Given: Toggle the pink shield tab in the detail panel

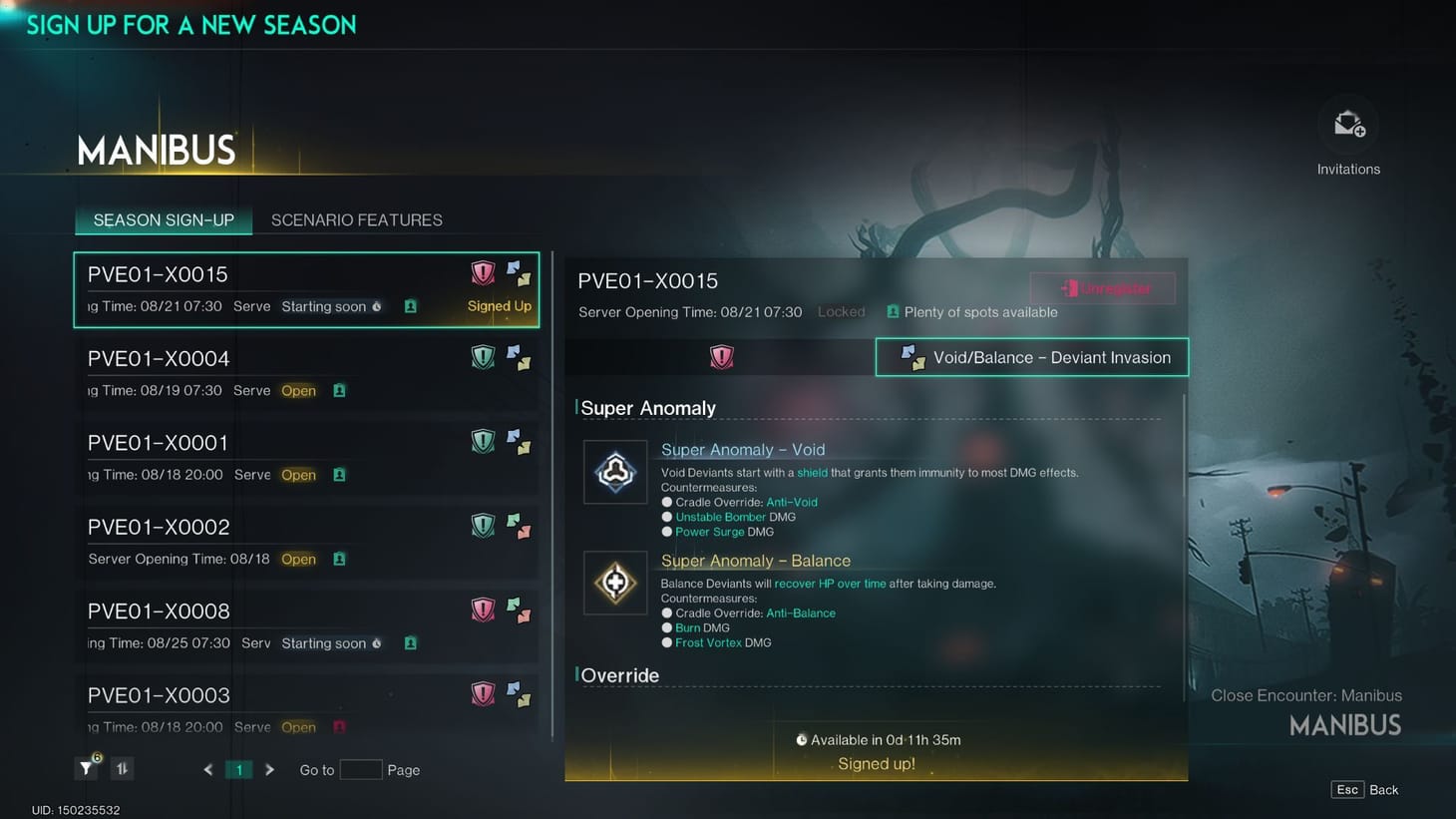Looking at the screenshot, I should click(x=720, y=356).
